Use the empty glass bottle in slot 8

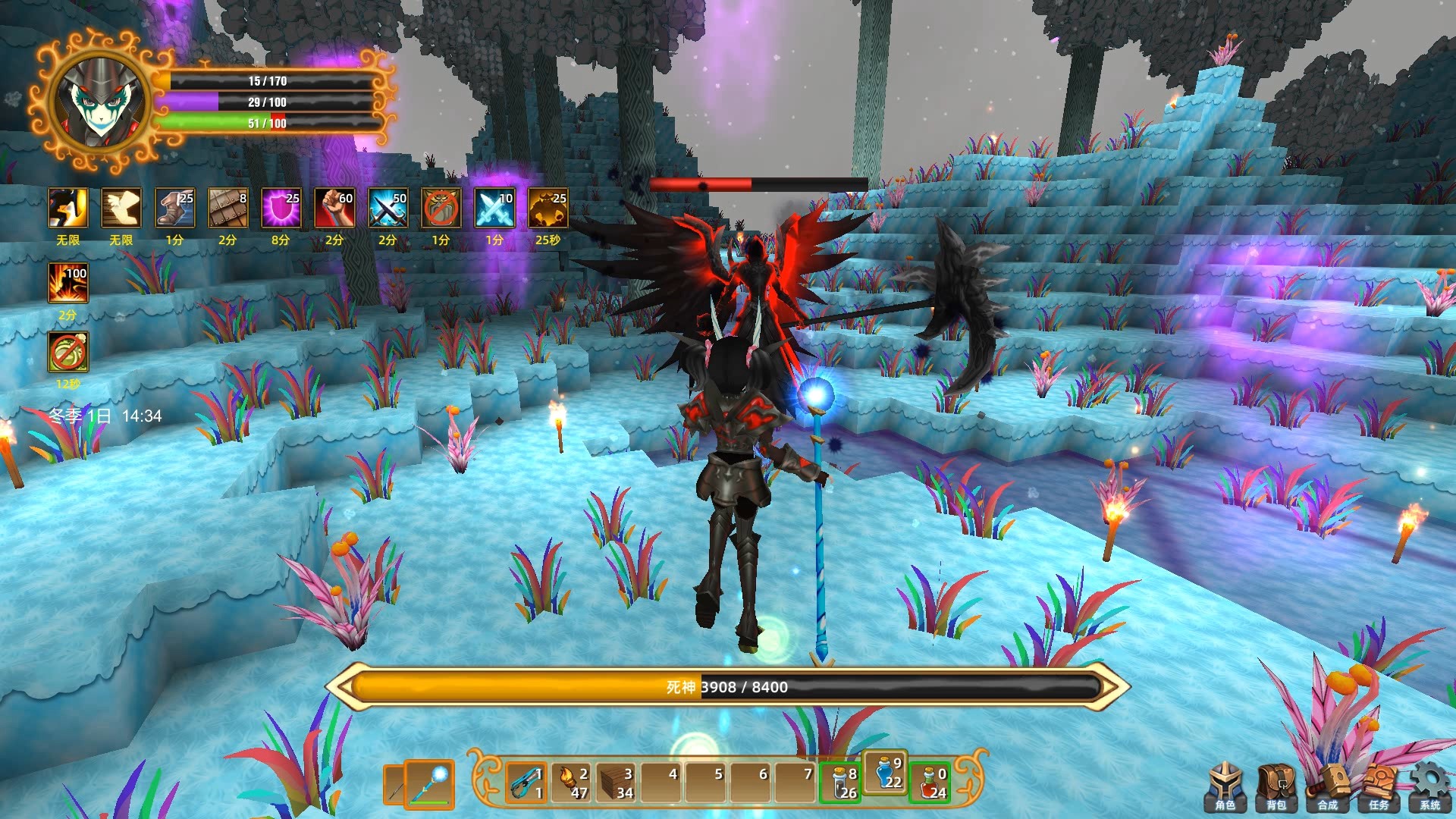click(841, 783)
